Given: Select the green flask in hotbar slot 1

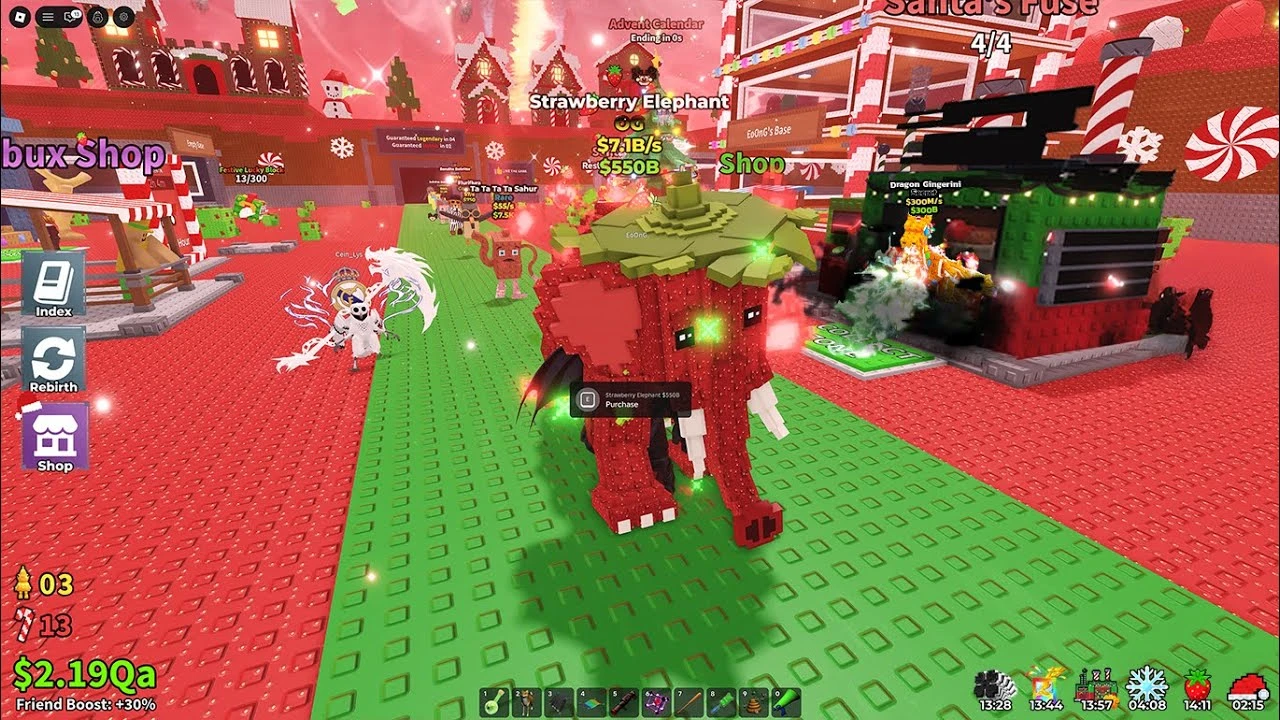Looking at the screenshot, I should (x=494, y=702).
